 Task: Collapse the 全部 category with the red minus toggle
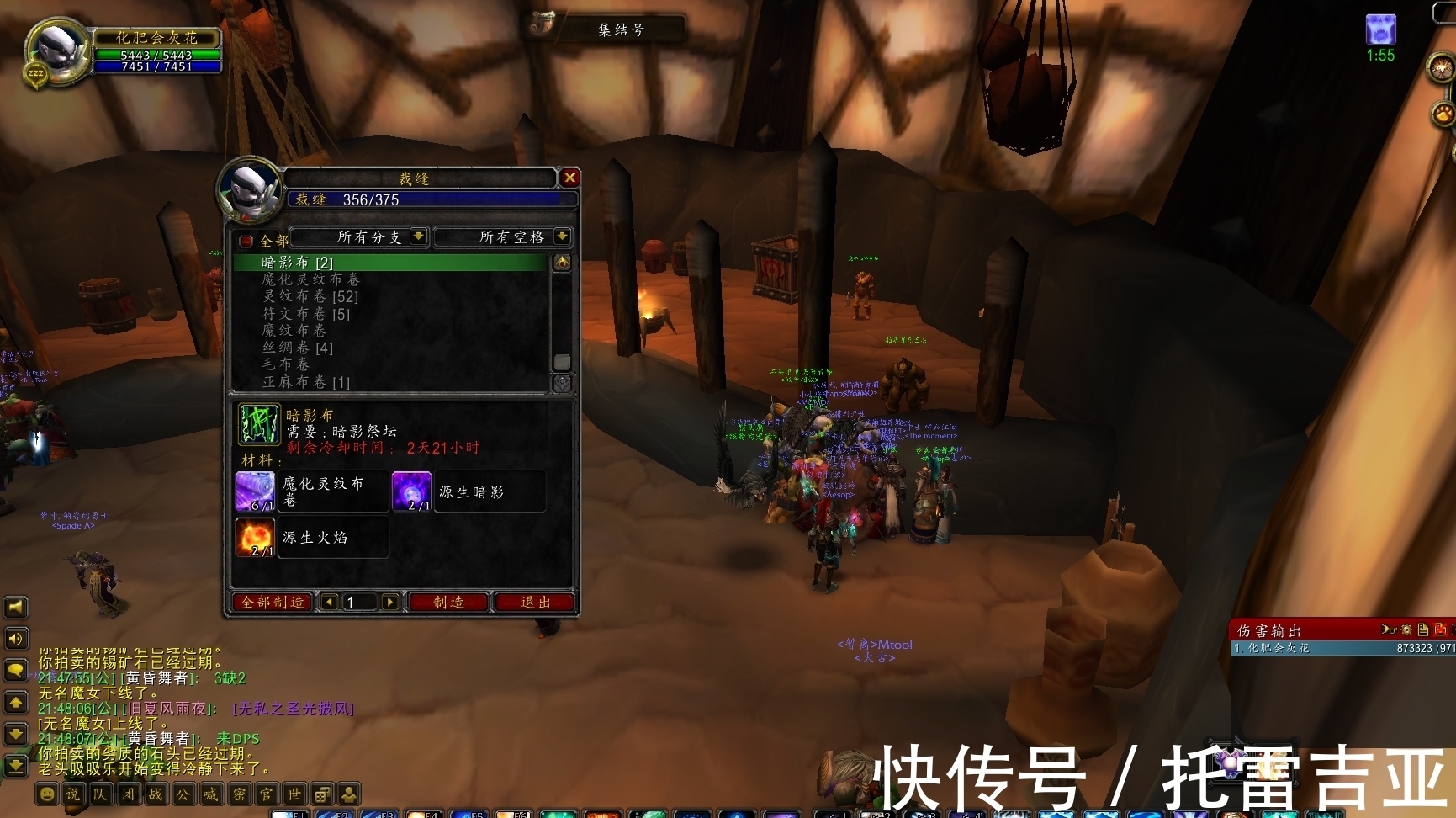point(244,240)
